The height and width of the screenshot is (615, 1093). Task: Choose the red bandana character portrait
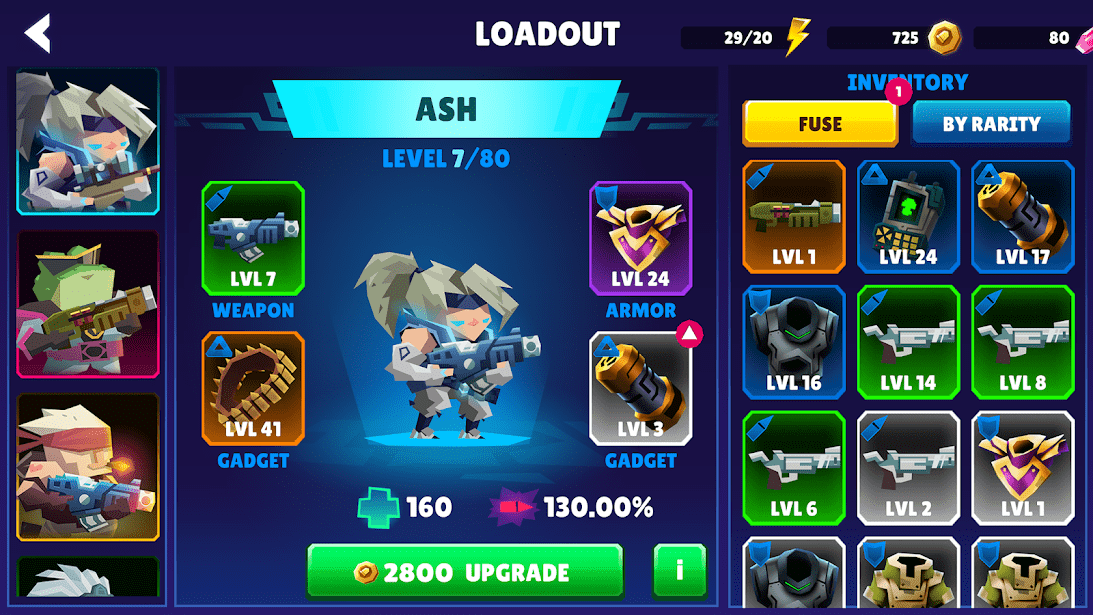88,466
